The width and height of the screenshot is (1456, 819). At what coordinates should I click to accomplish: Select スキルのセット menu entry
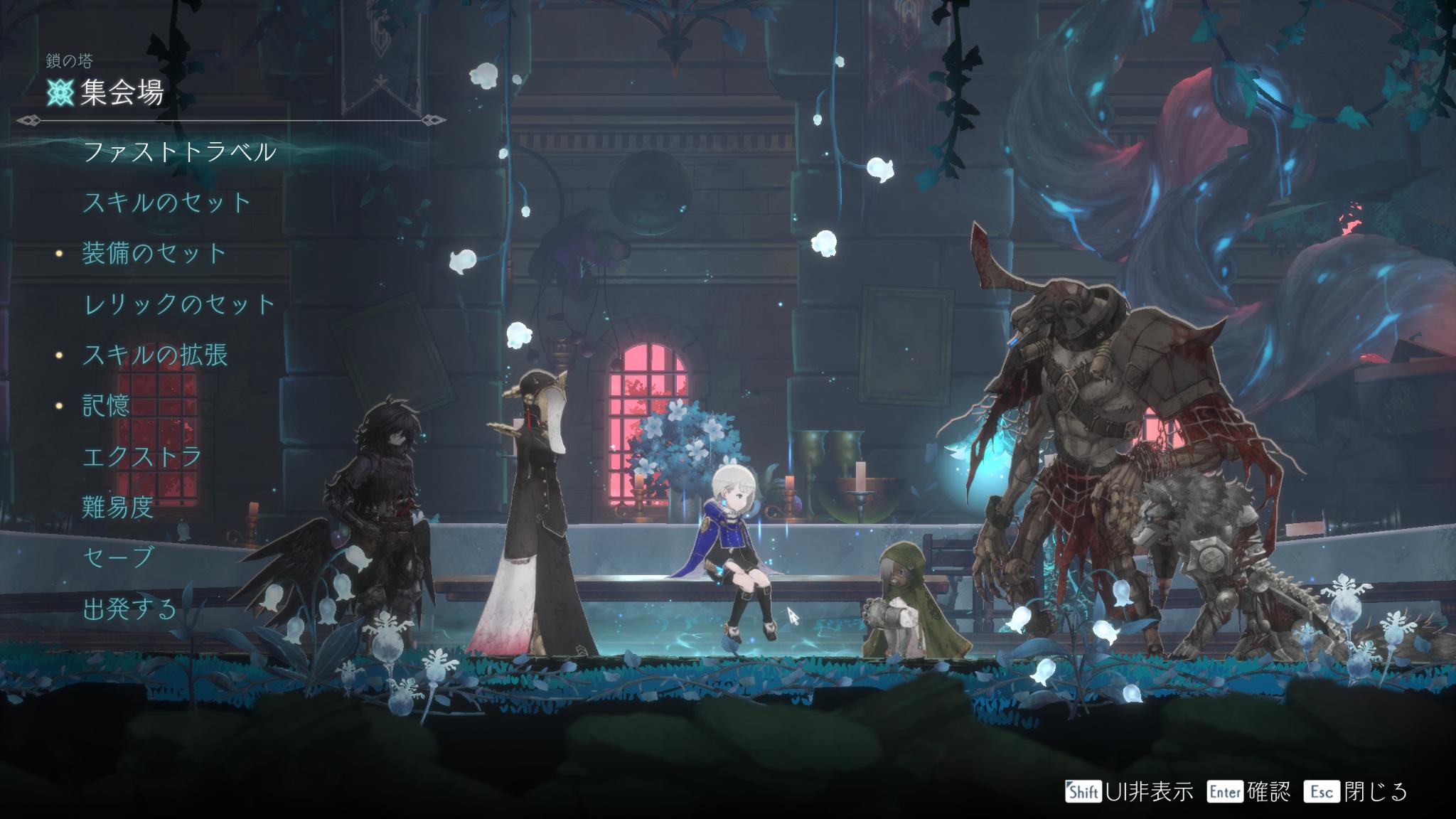click(167, 203)
